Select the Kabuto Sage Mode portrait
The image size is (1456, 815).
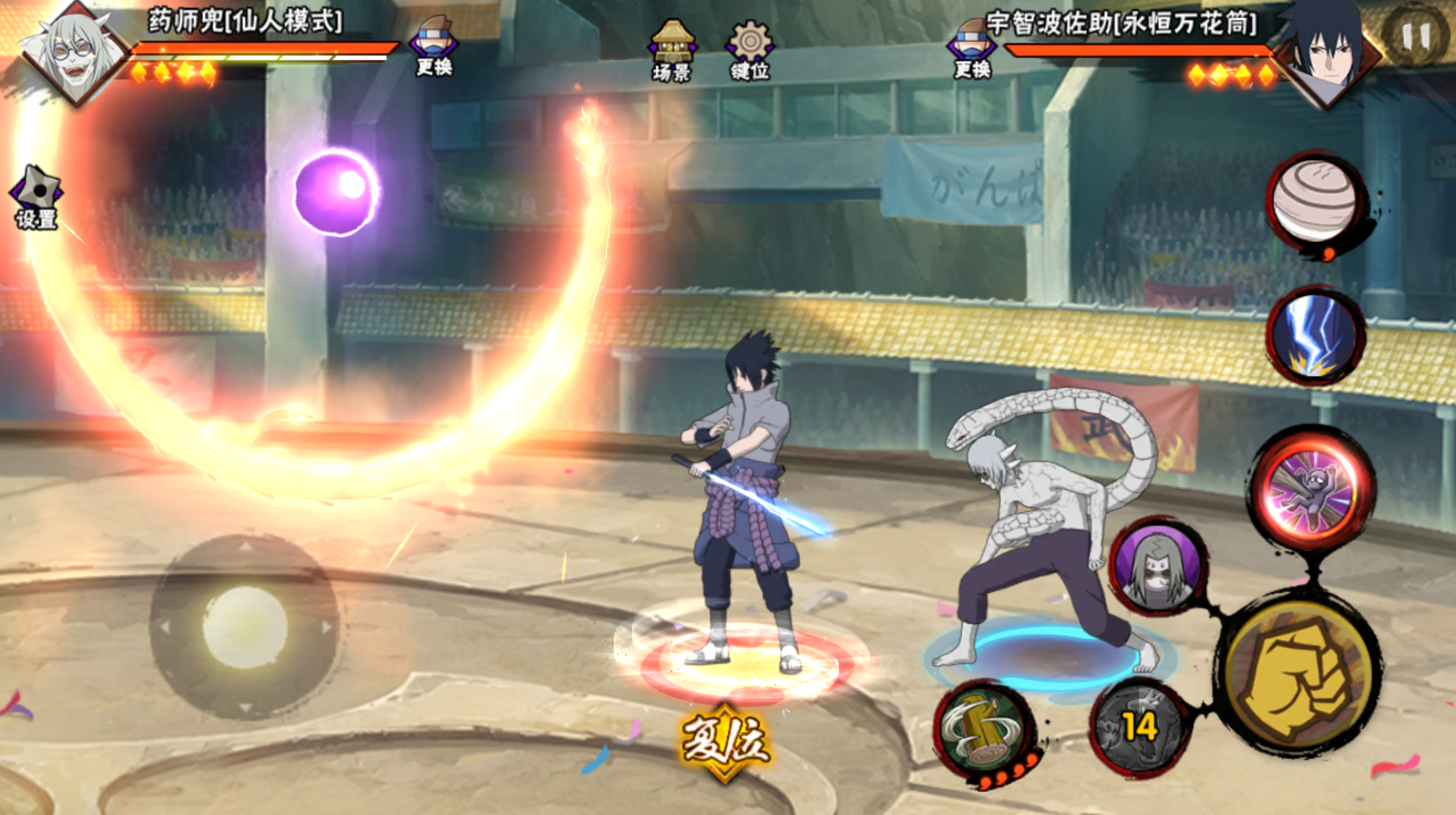click(74, 52)
